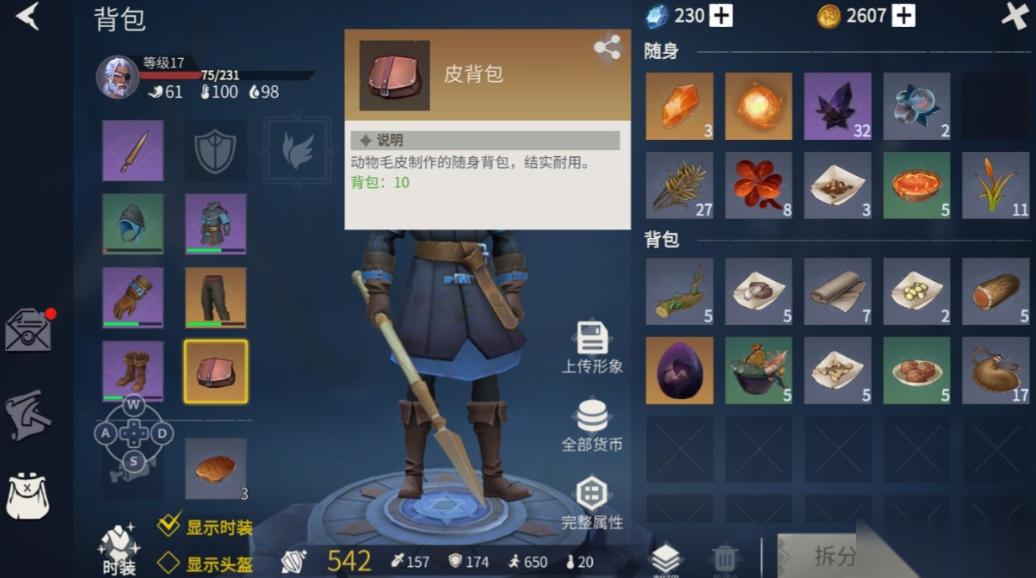Select the equipped gloves slot
This screenshot has width=1036, height=578.
(133, 297)
